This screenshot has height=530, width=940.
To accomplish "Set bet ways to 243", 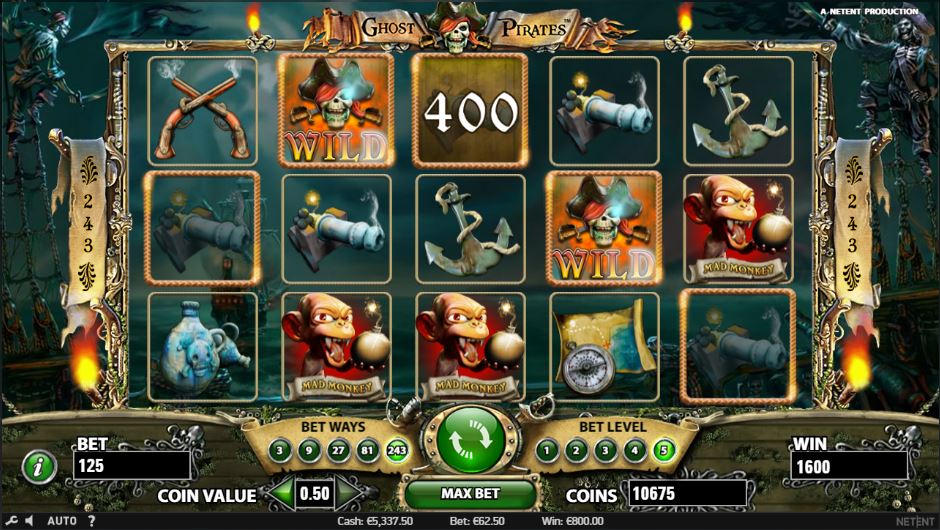I will (397, 451).
